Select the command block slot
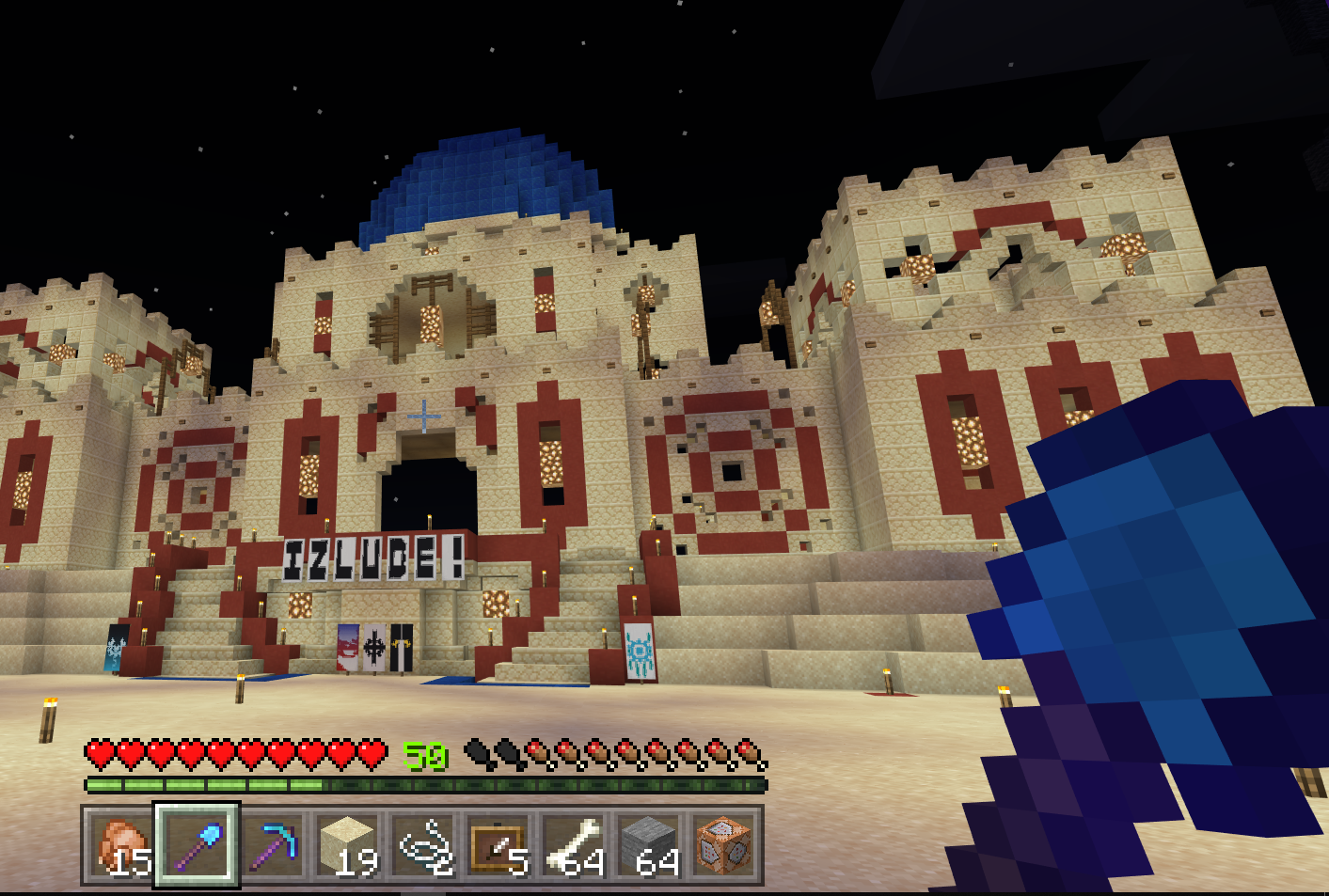The height and width of the screenshot is (896, 1329). [x=723, y=844]
